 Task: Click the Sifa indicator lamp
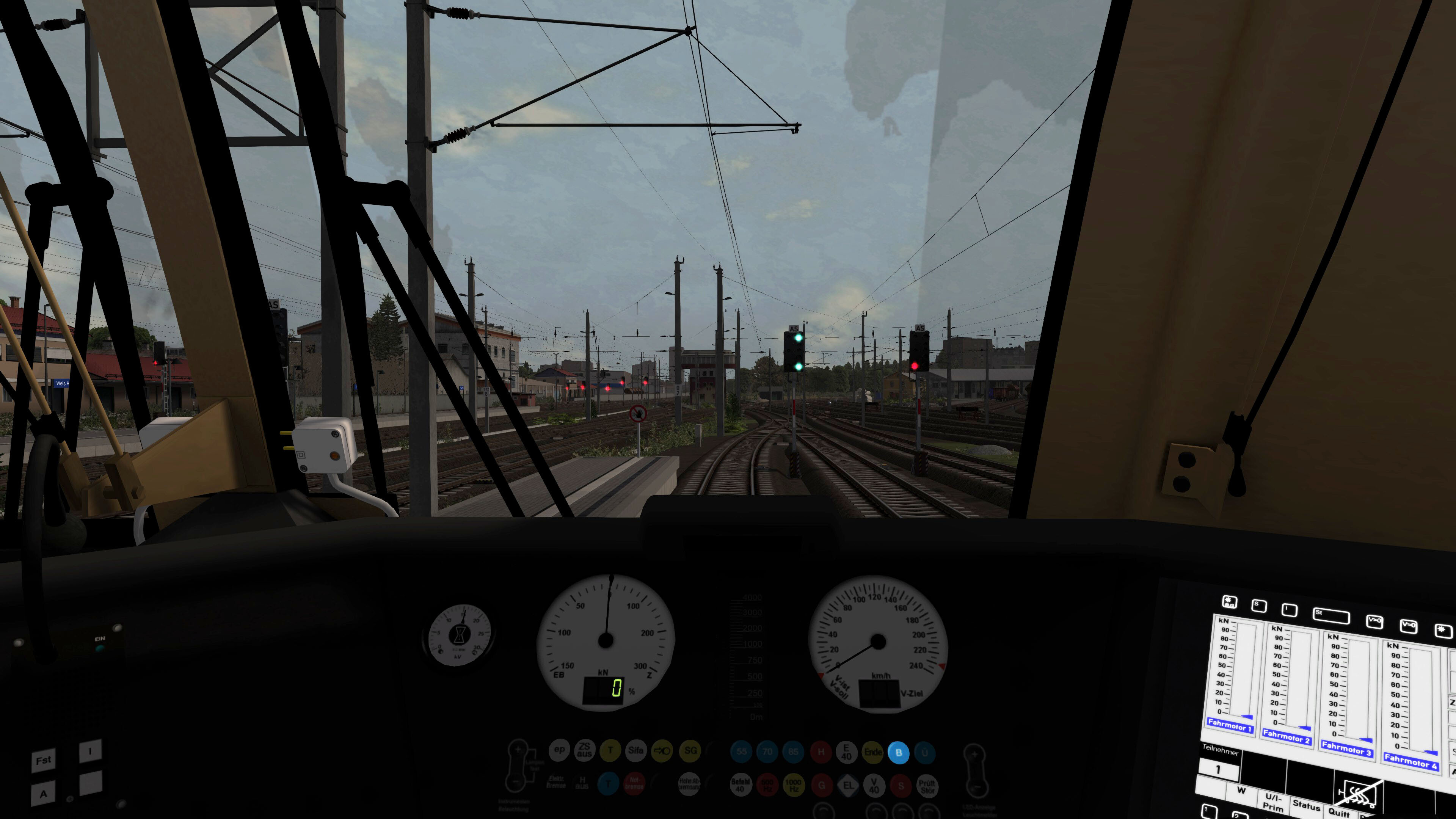pos(636,751)
